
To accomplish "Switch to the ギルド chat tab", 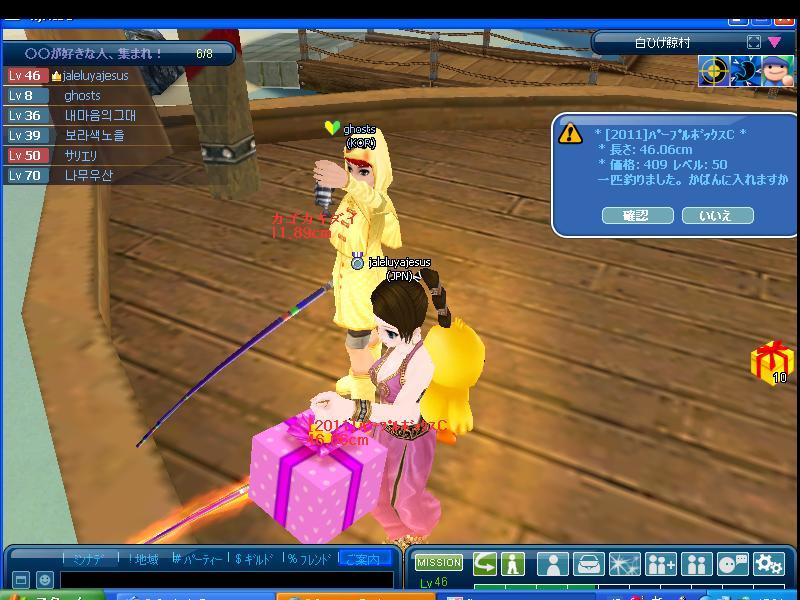I will click(x=254, y=559).
